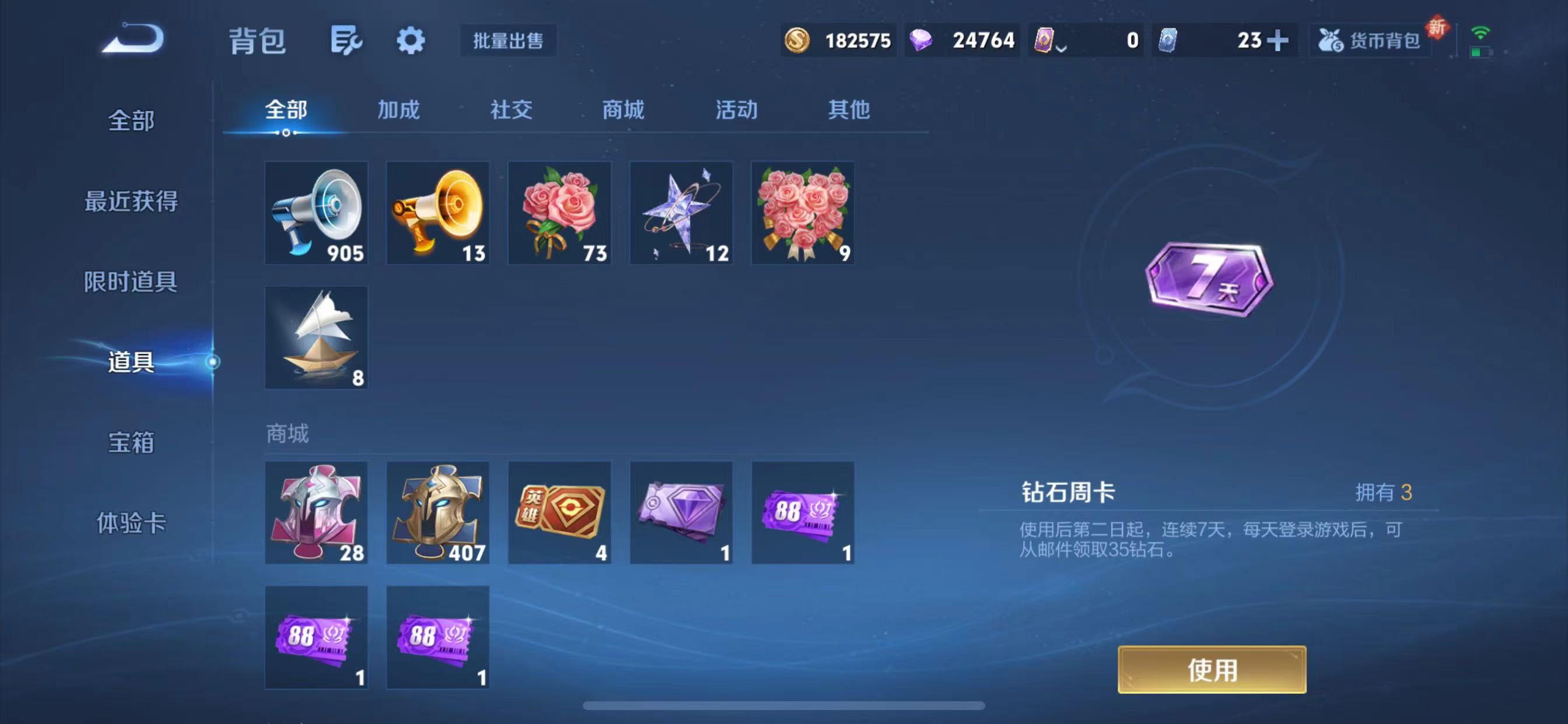
Task: Click the blue crystal currency icon showing 23
Action: click(x=1168, y=40)
